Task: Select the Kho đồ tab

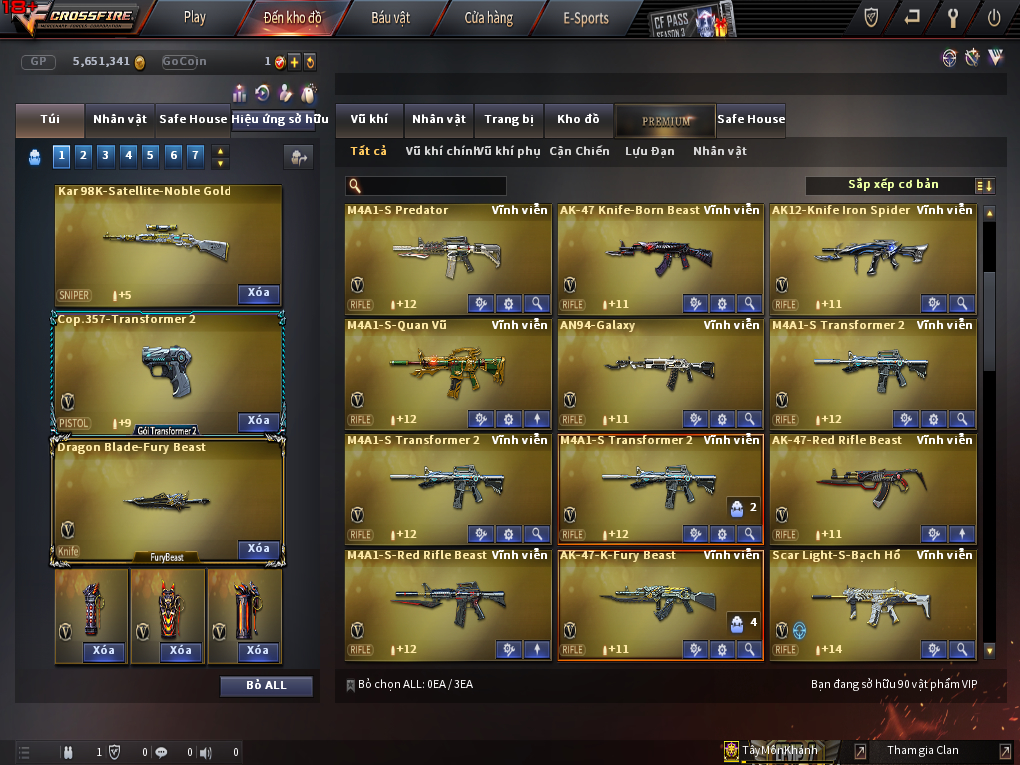Action: tap(578, 119)
